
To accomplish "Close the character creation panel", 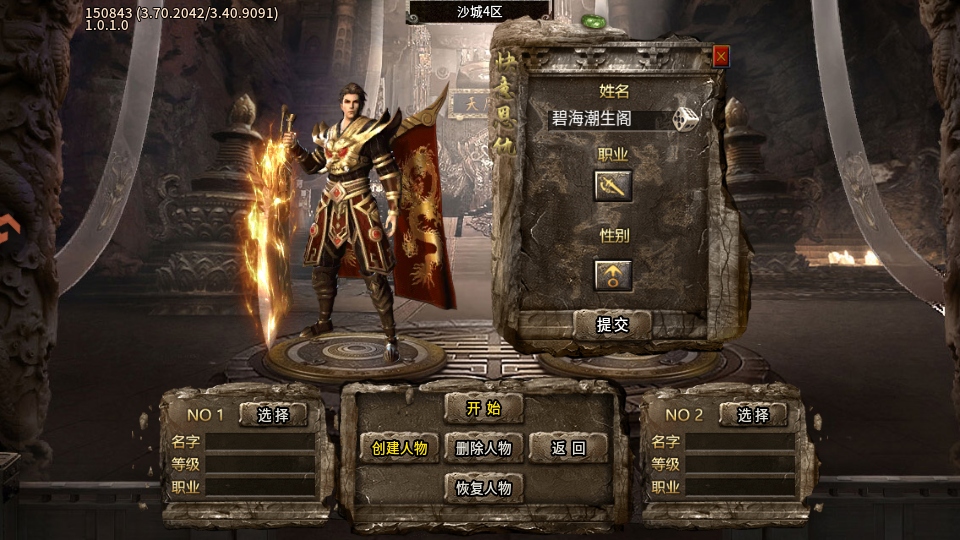I will coord(721,57).
